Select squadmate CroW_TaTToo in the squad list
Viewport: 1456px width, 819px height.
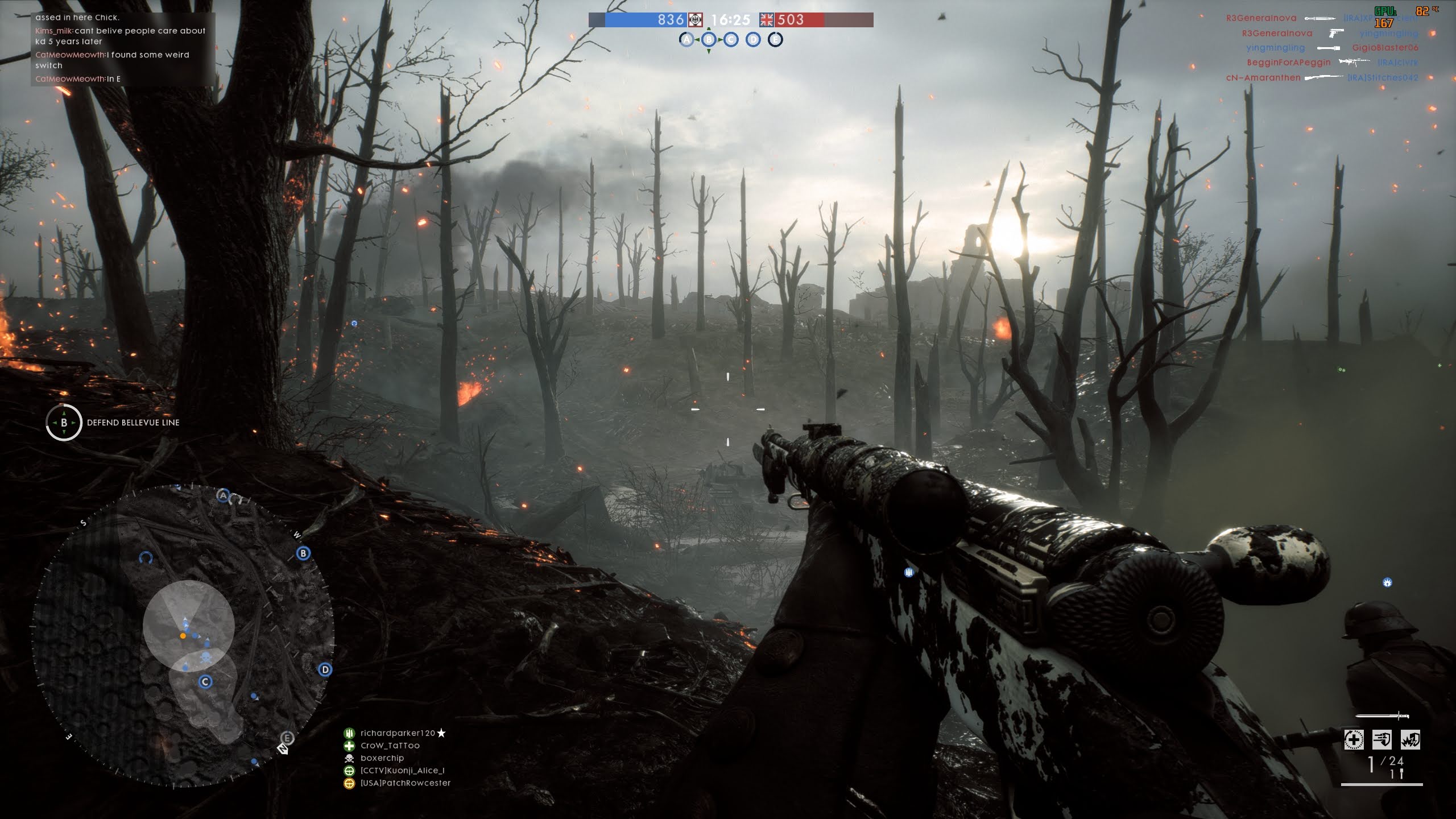pyautogui.click(x=390, y=746)
